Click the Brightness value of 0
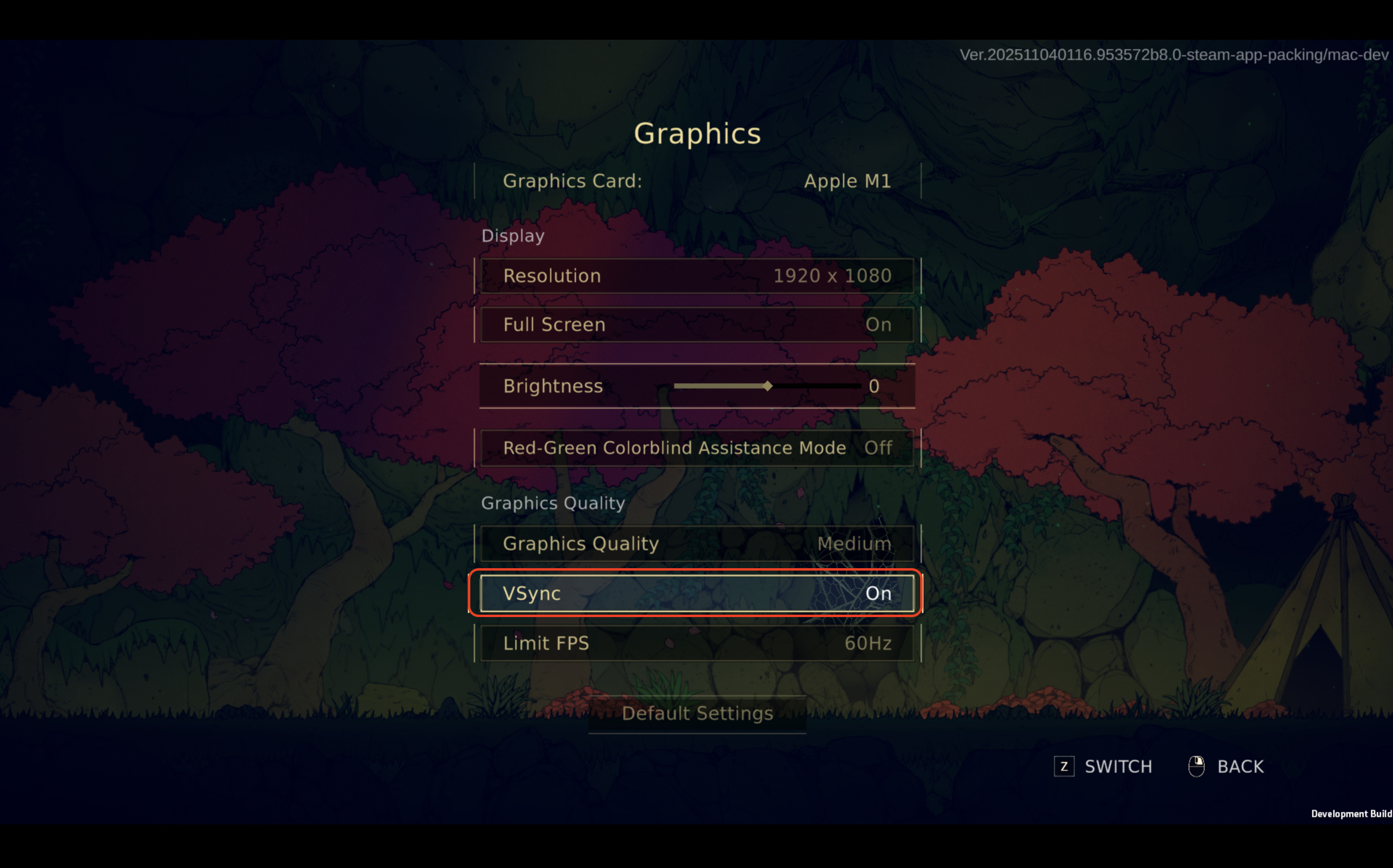The height and width of the screenshot is (868, 1393). 874,386
